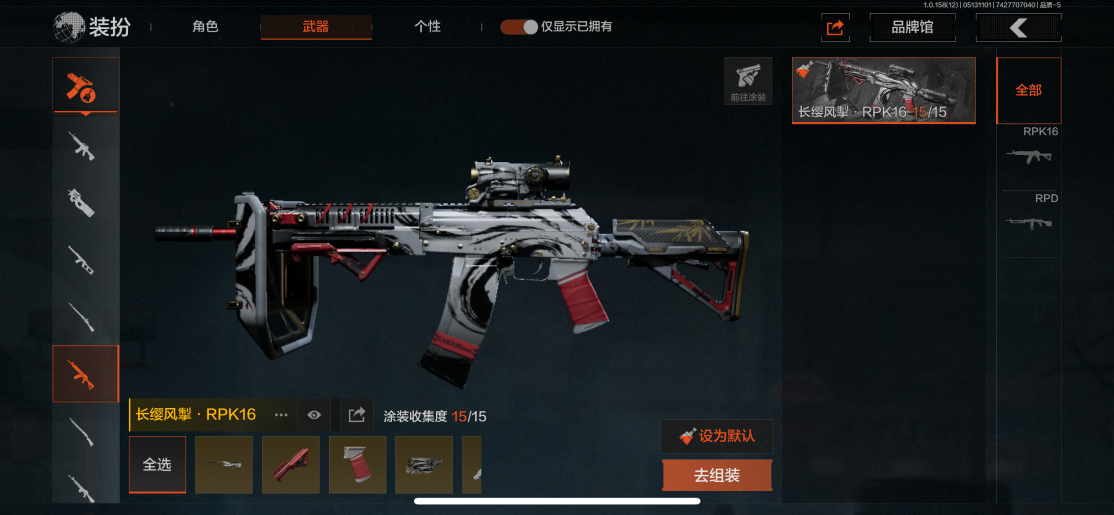Open the three-dot menu beside skin name
The width and height of the screenshot is (1114, 515).
281,415
